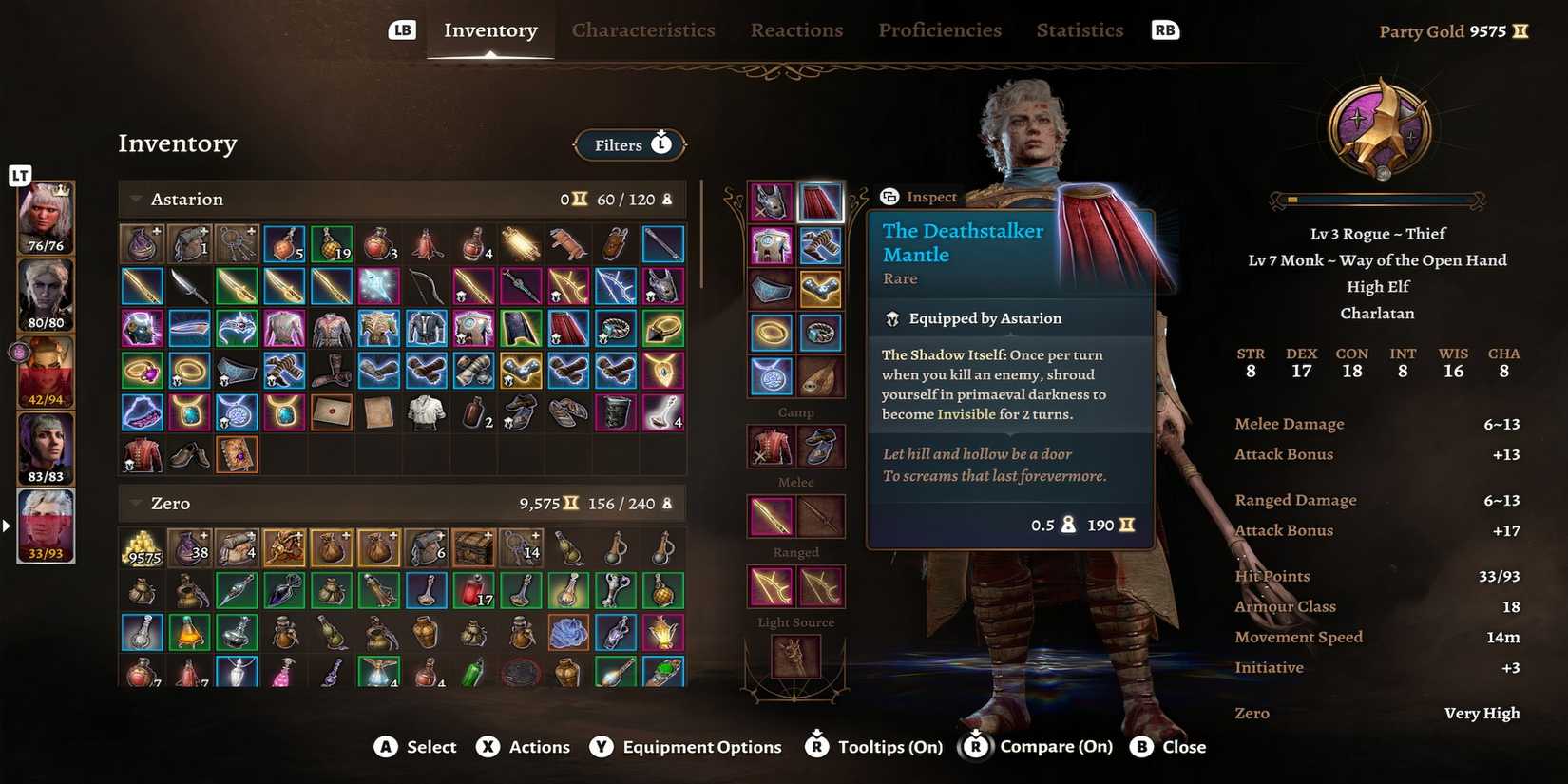Select the helmet equipment slot

[x=770, y=201]
